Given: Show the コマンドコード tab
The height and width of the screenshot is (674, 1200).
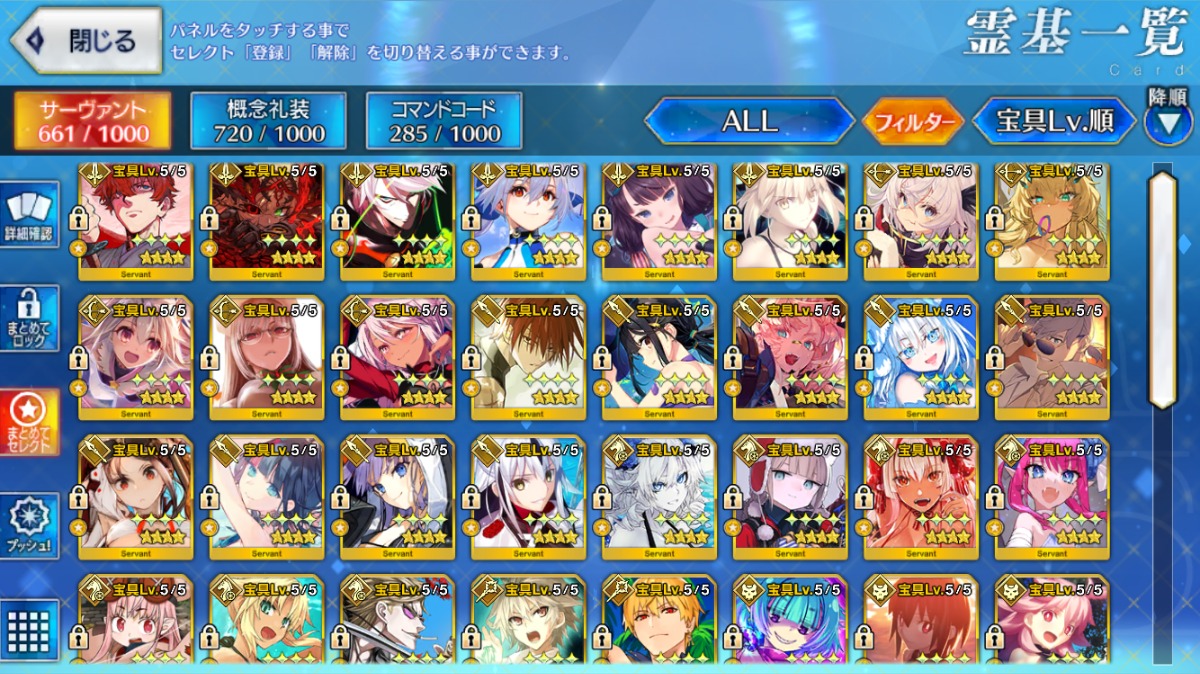Looking at the screenshot, I should pyautogui.click(x=444, y=122).
